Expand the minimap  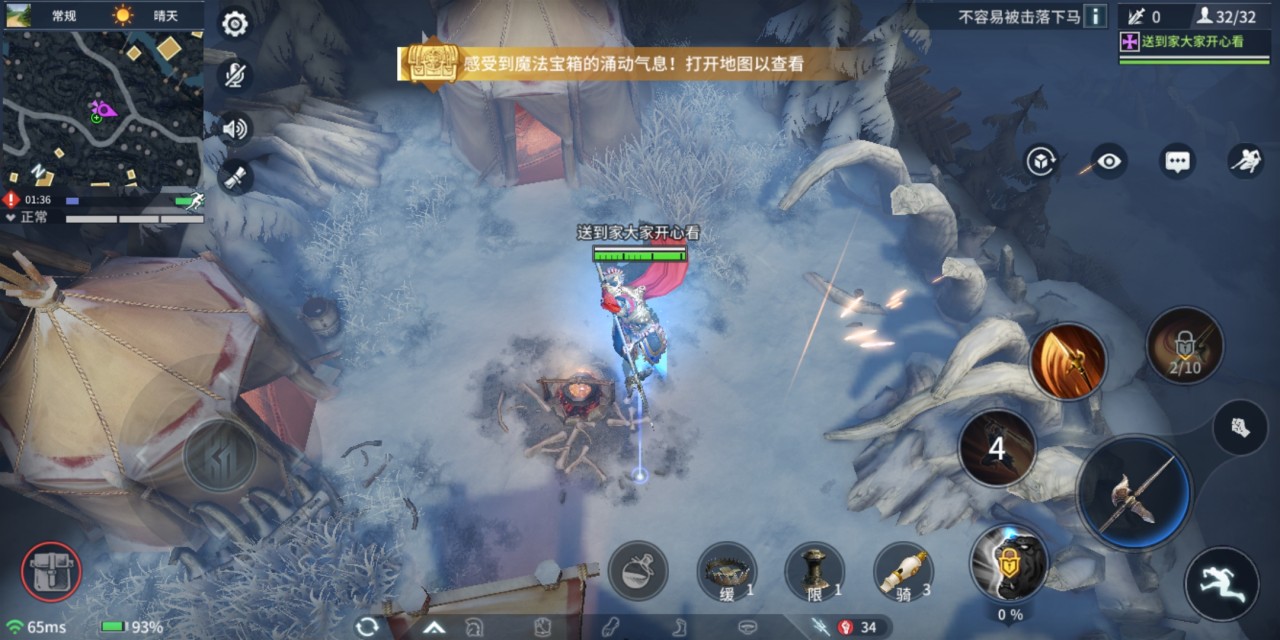103,110
